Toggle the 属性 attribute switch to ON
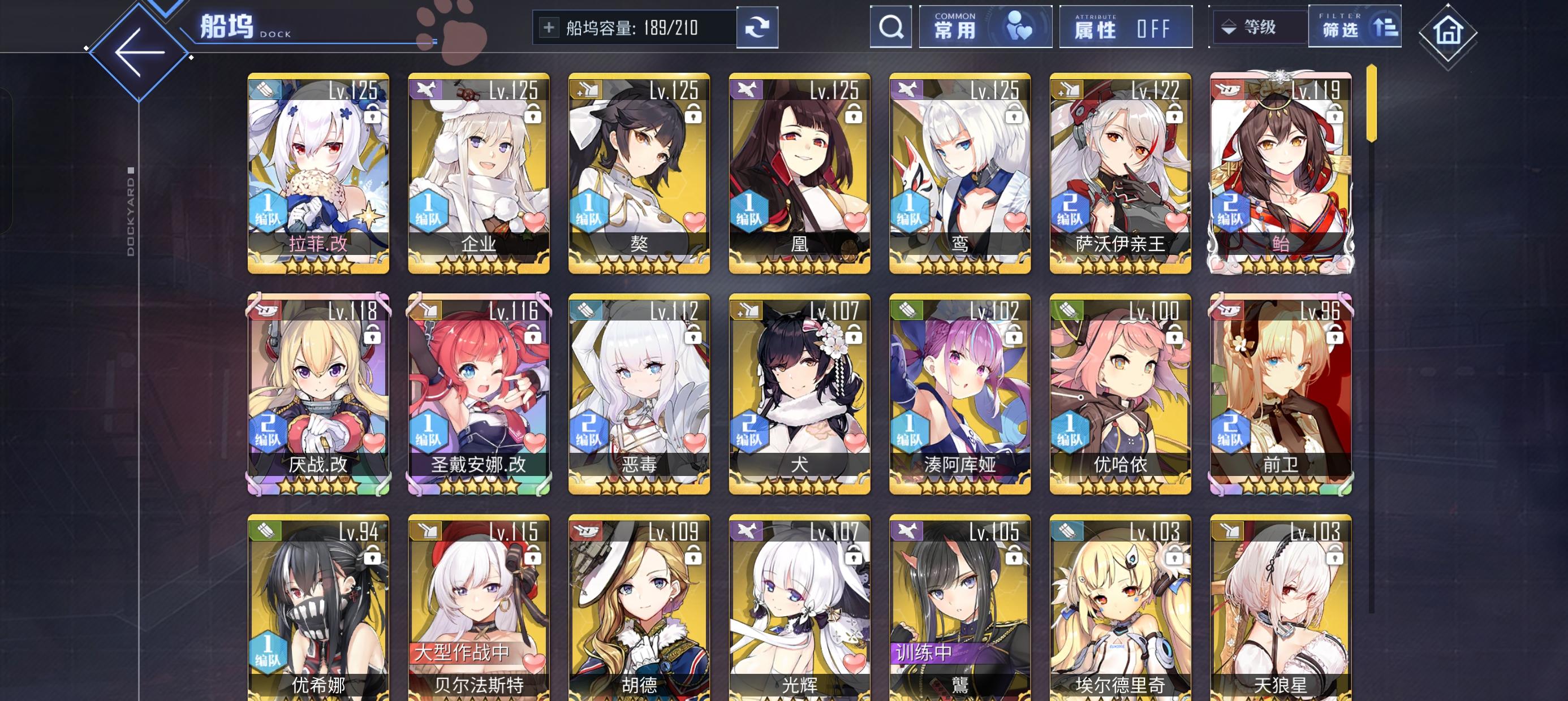Image resolution: width=1568 pixels, height=701 pixels. [1126, 27]
